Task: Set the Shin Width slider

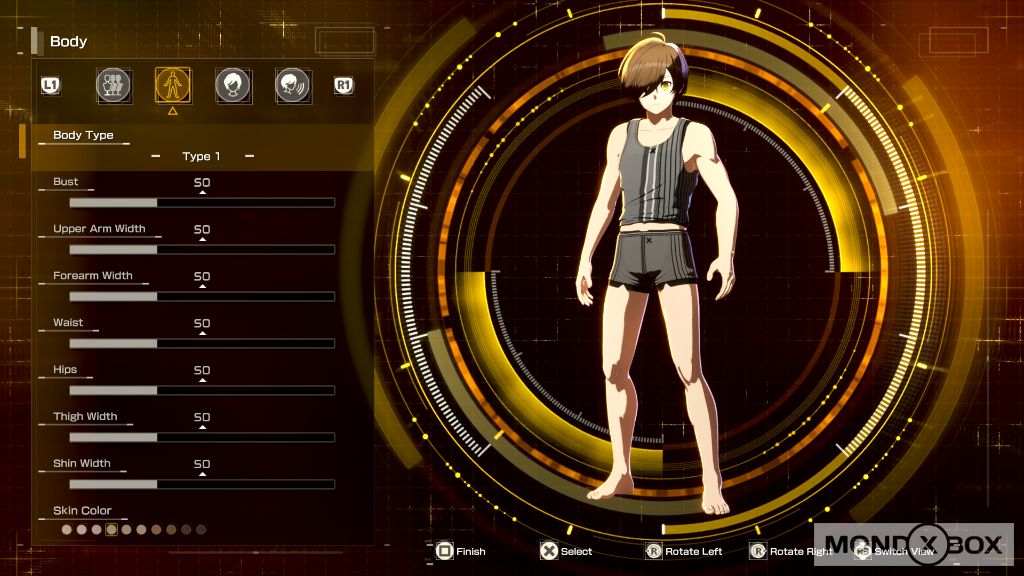Action: coord(201,485)
